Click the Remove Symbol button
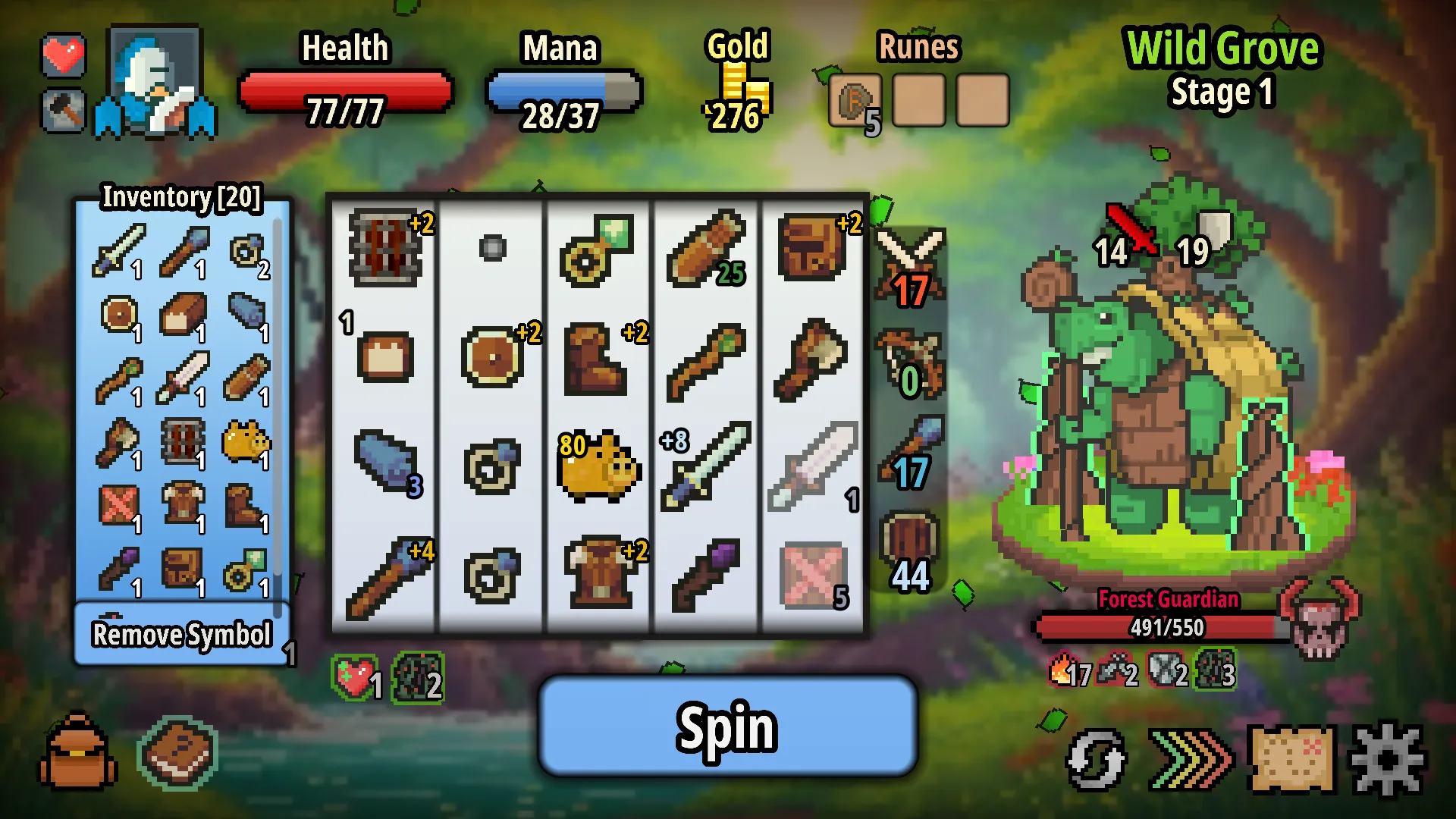Screen dimensions: 1456x819 (x=182, y=635)
